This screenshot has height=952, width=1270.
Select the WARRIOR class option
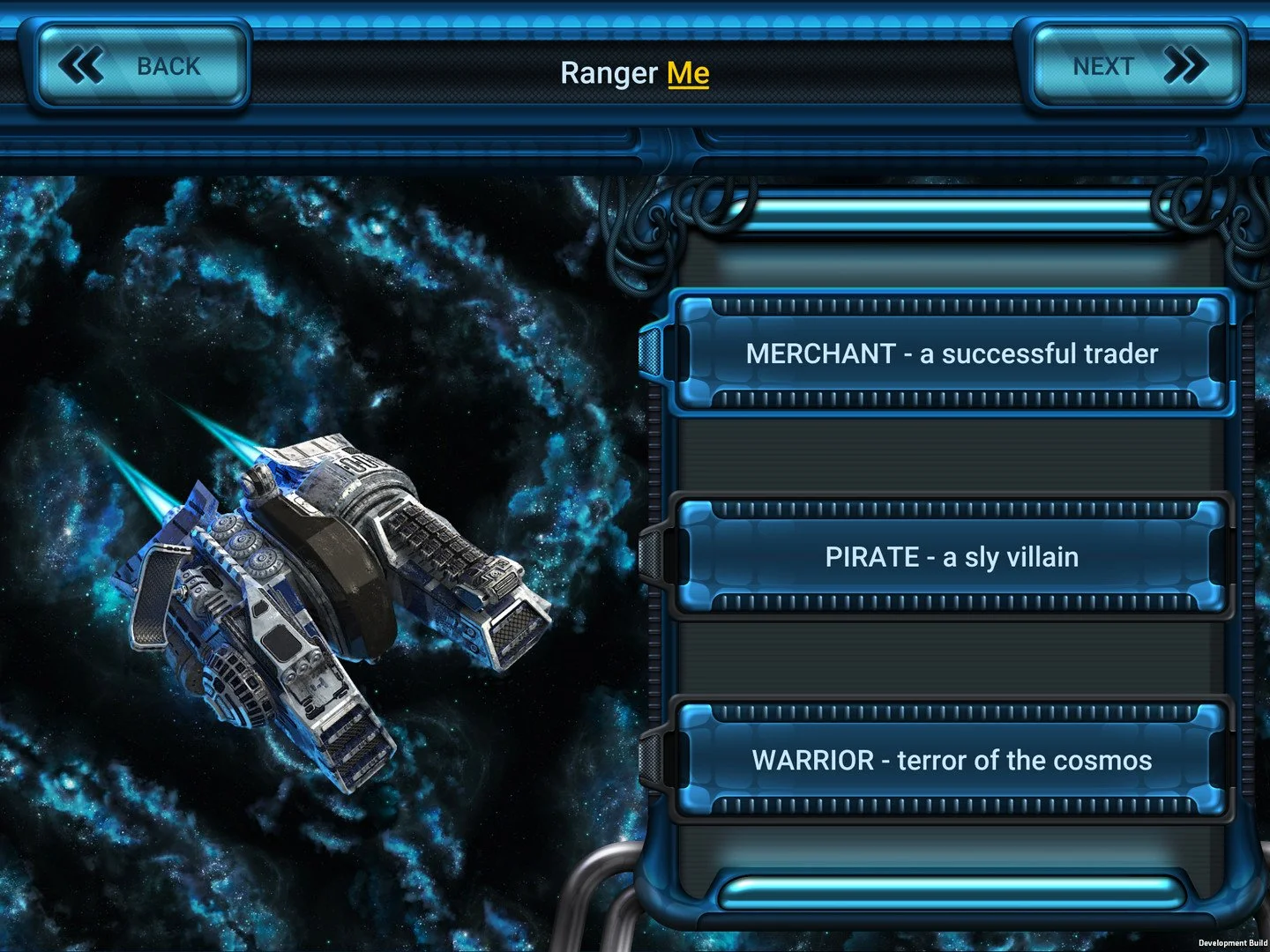[x=951, y=759]
